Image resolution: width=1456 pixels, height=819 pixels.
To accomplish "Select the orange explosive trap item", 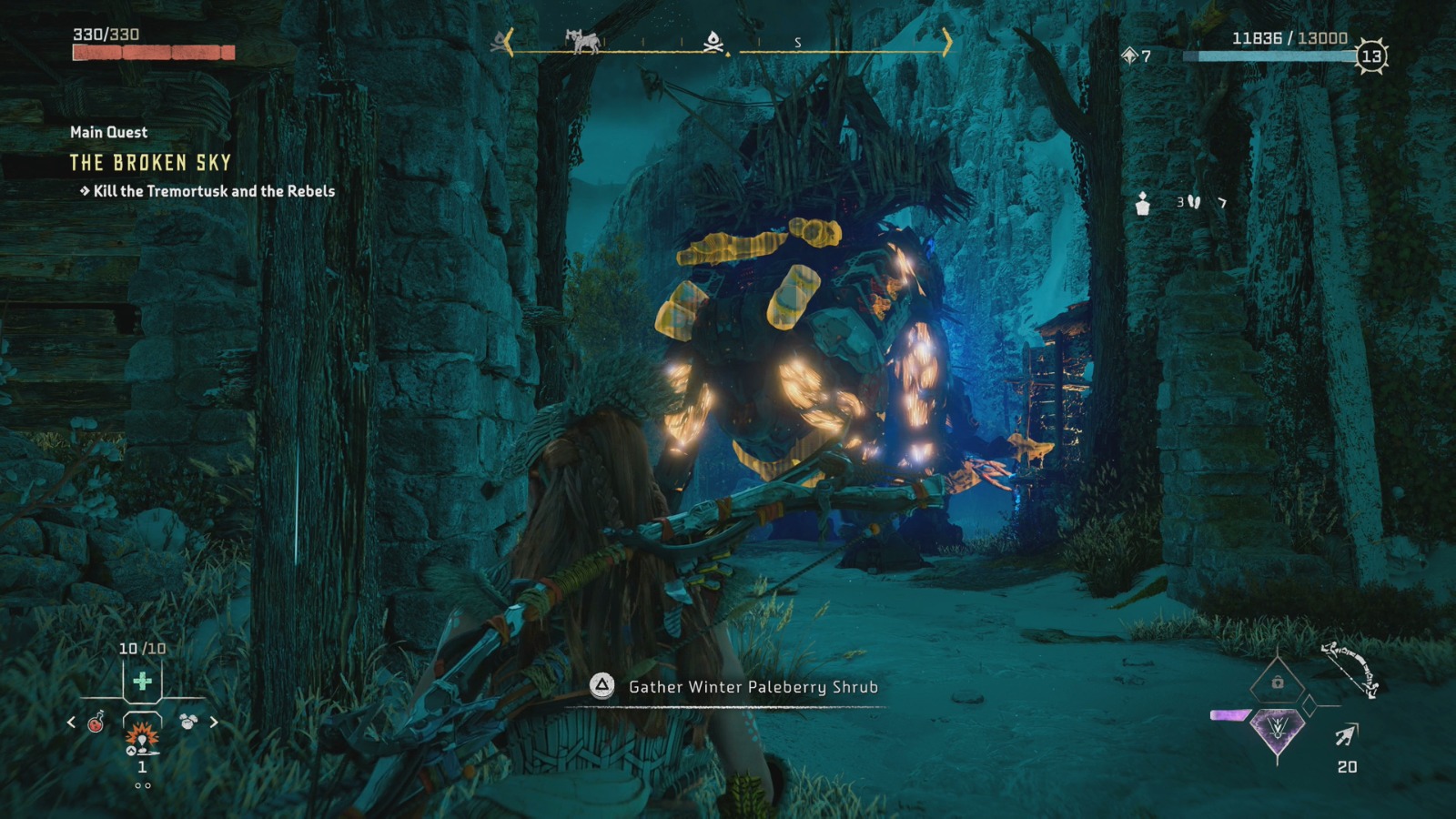I will (142, 734).
